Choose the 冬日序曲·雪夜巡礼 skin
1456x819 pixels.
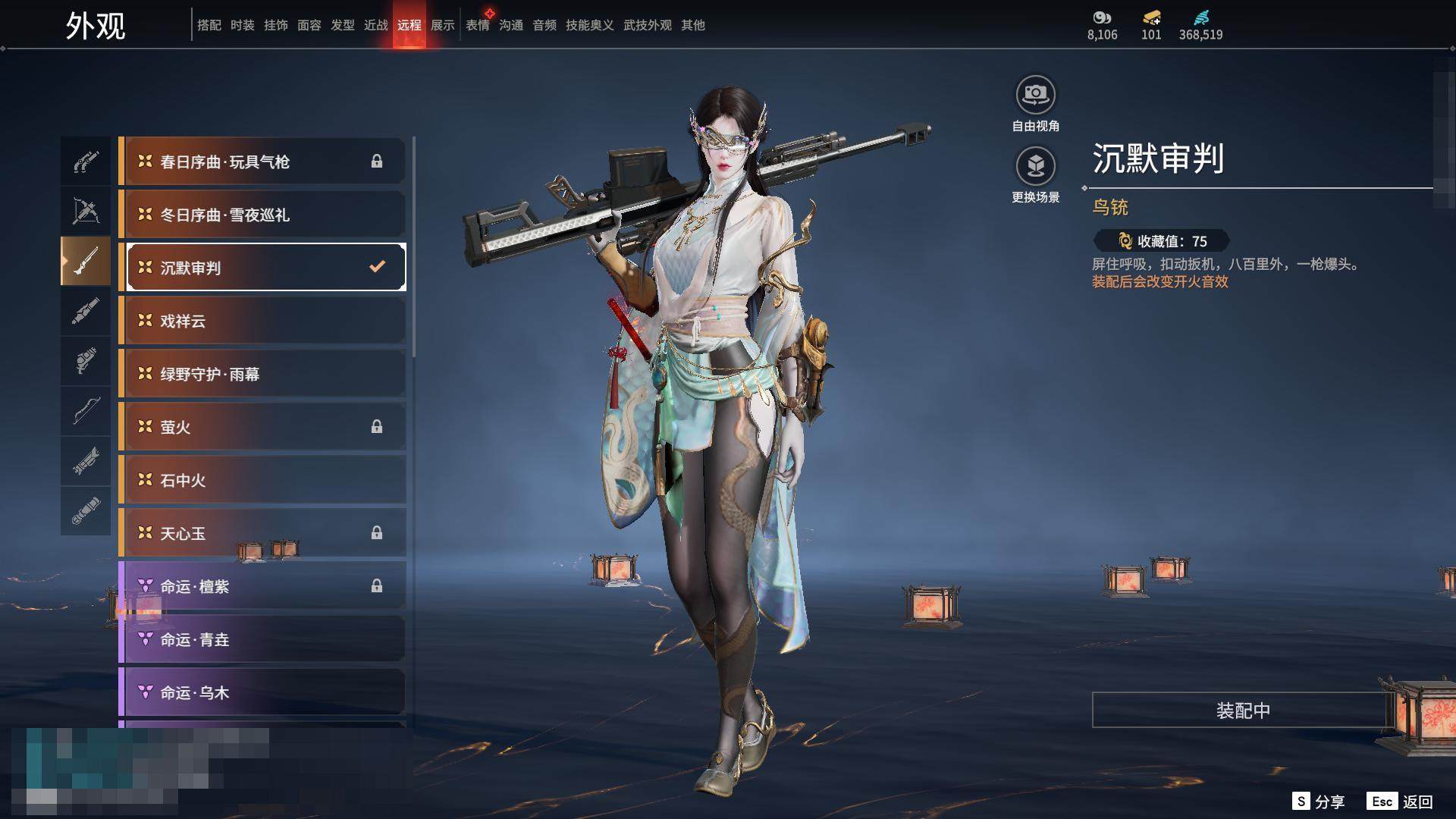262,215
